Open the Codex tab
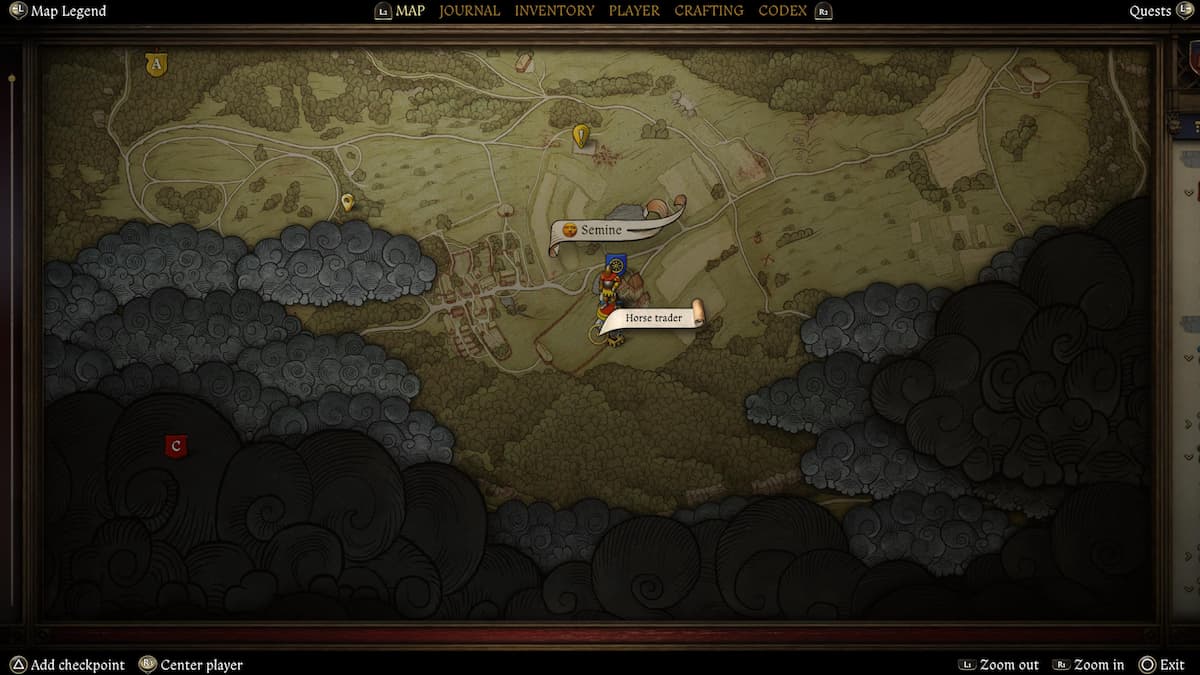The image size is (1200, 675). [x=784, y=11]
